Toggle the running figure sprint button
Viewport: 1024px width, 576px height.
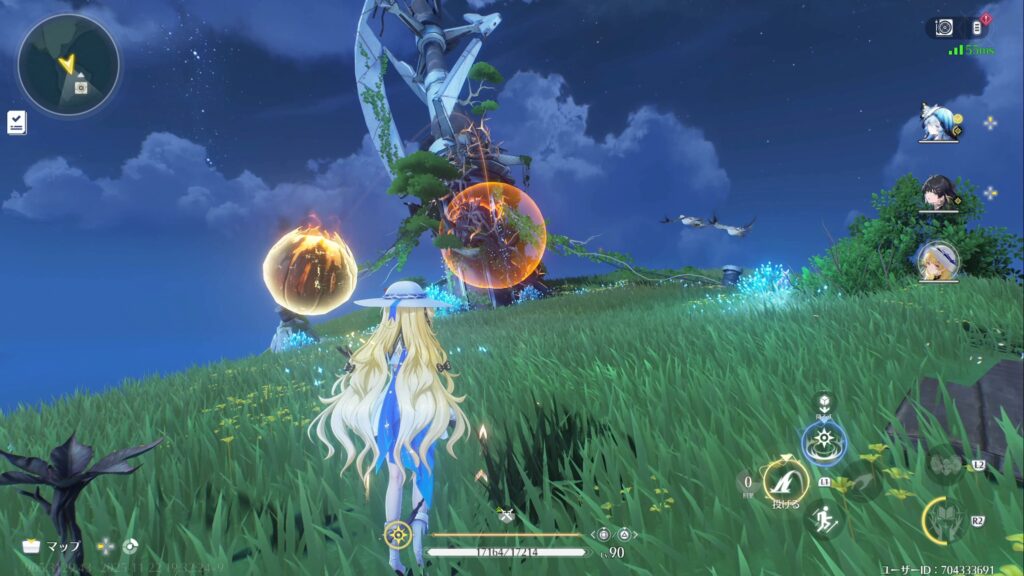click(x=823, y=518)
